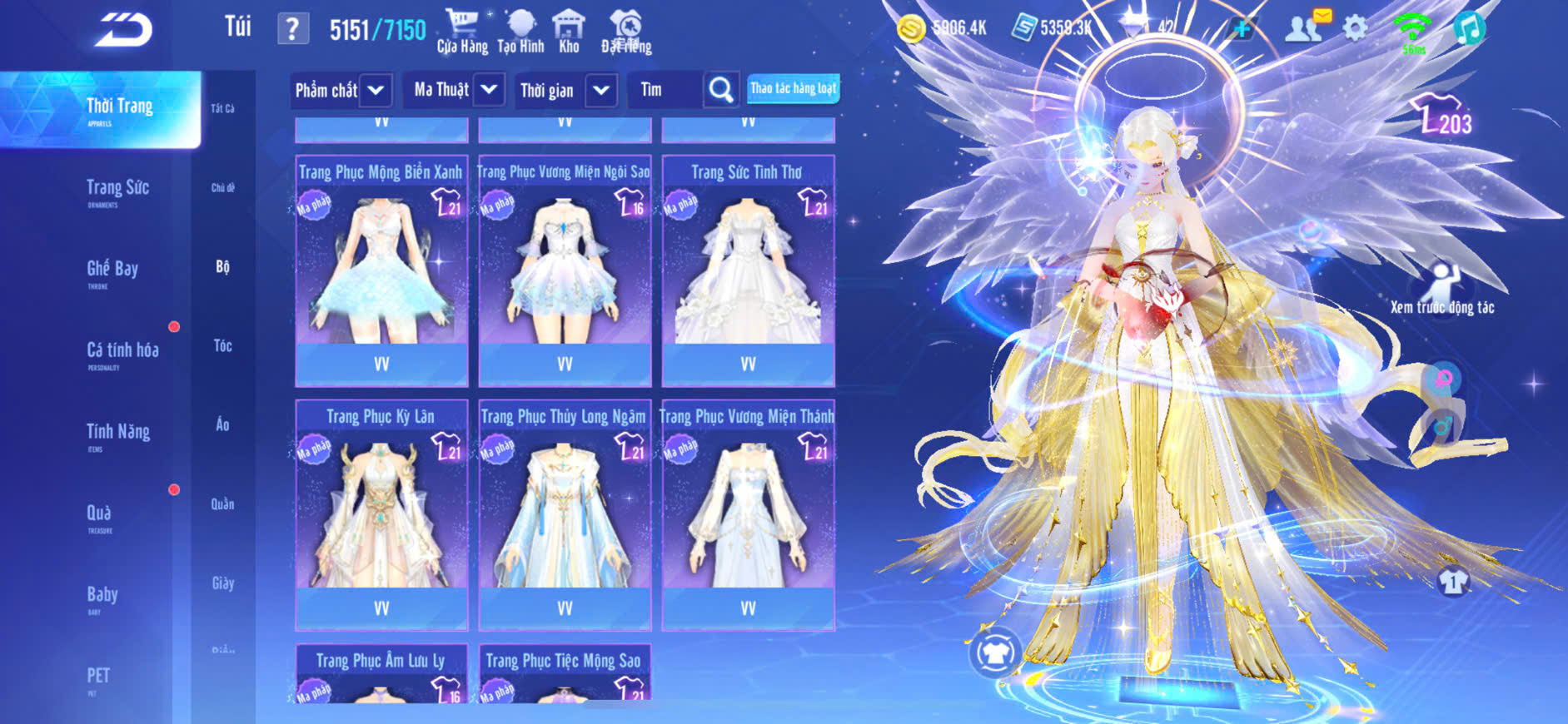Open the Kho storage

(x=569, y=32)
